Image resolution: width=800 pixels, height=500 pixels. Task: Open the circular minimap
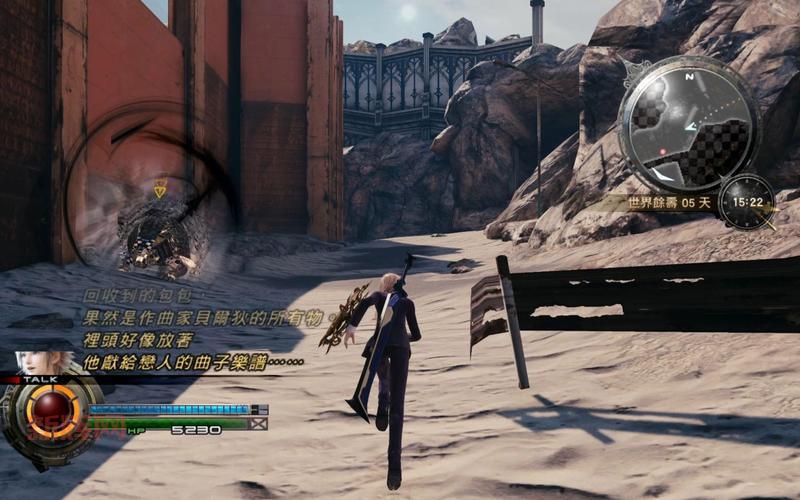[689, 123]
